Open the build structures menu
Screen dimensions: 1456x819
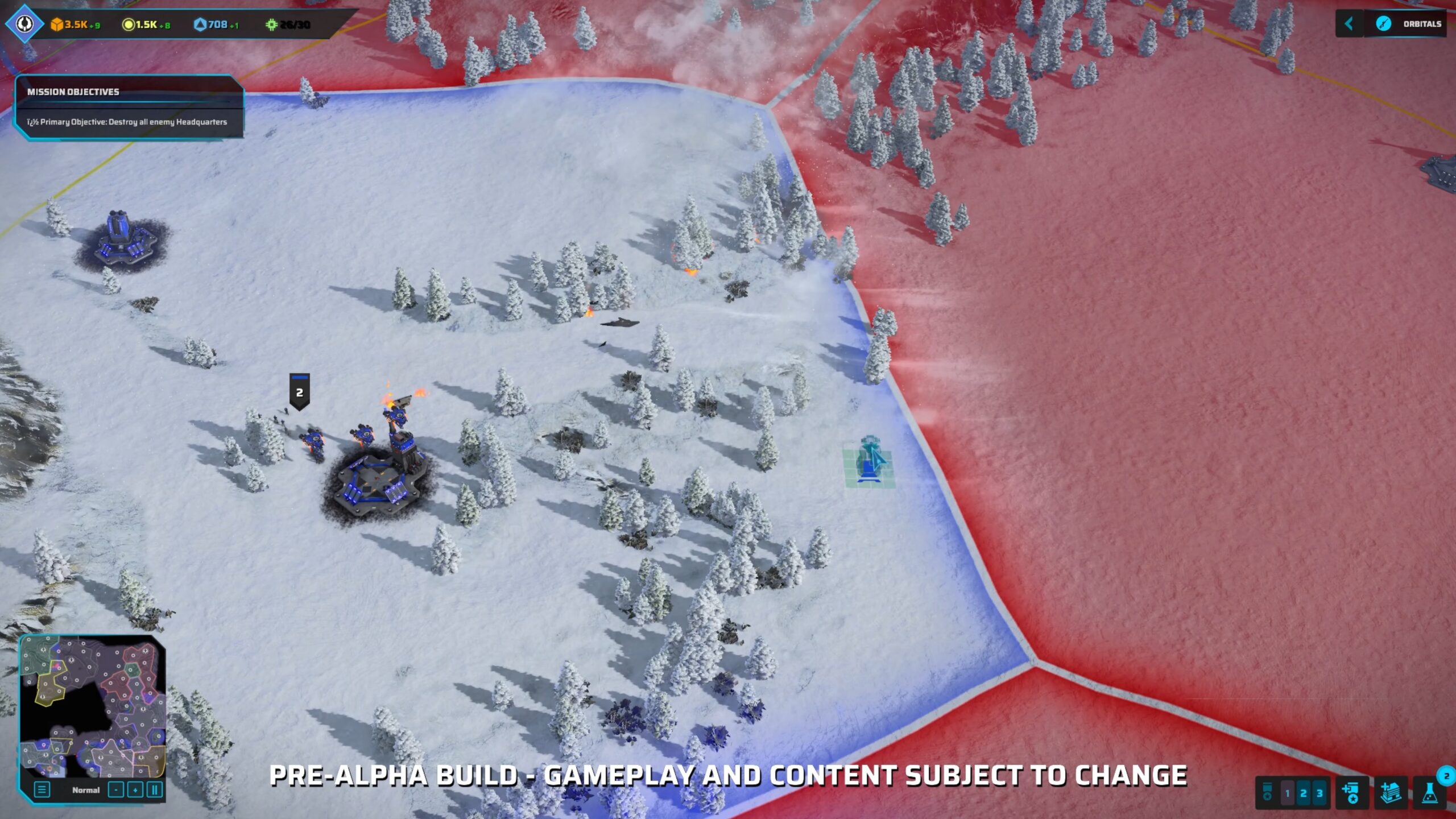(1391, 793)
